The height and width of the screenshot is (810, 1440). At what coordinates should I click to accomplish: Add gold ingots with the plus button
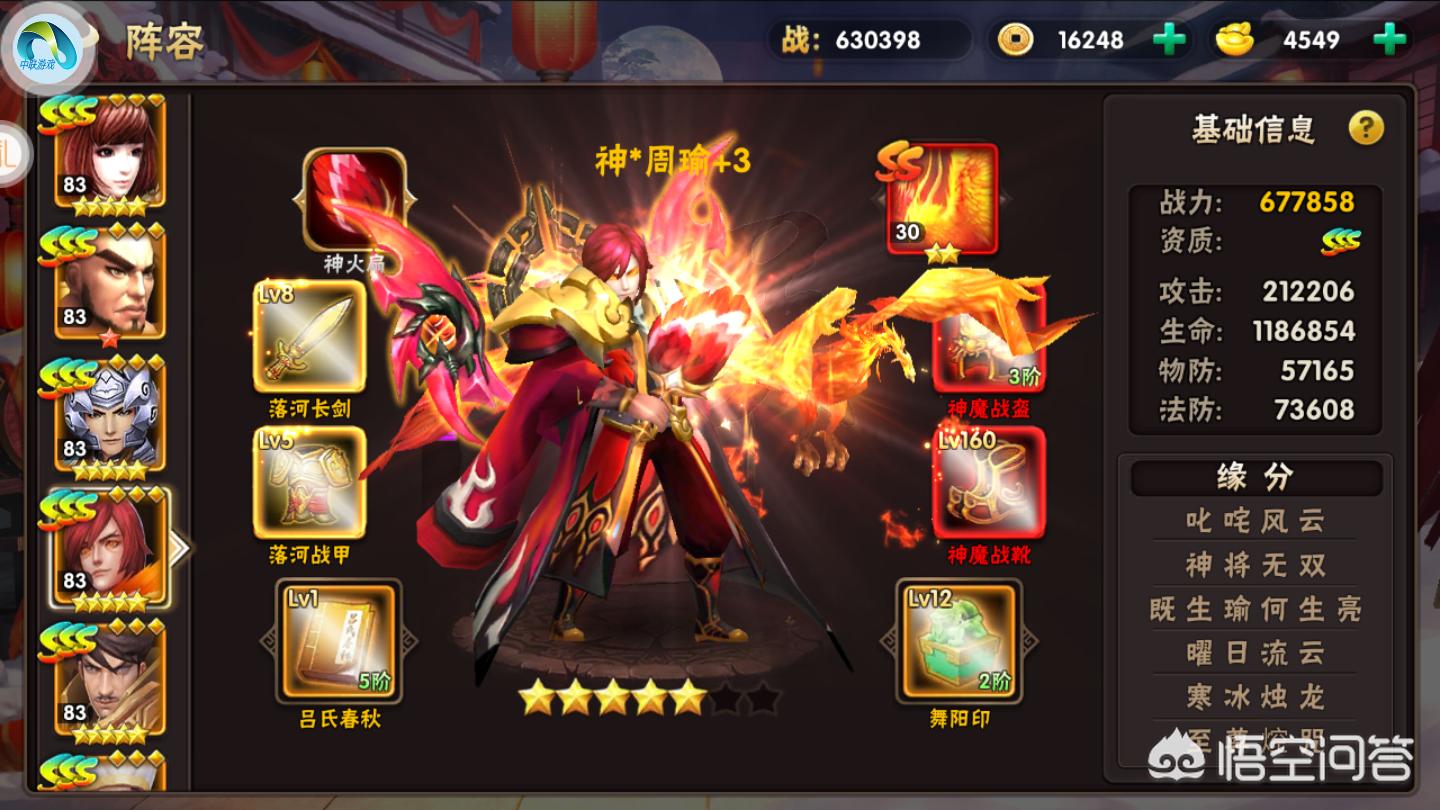1387,40
